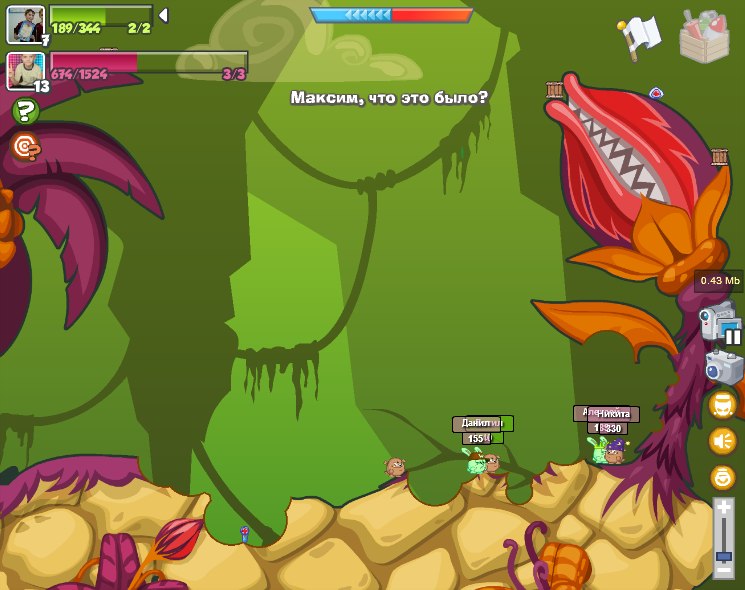
Task: Toggle sound with the speaker button
Action: (x=722, y=441)
